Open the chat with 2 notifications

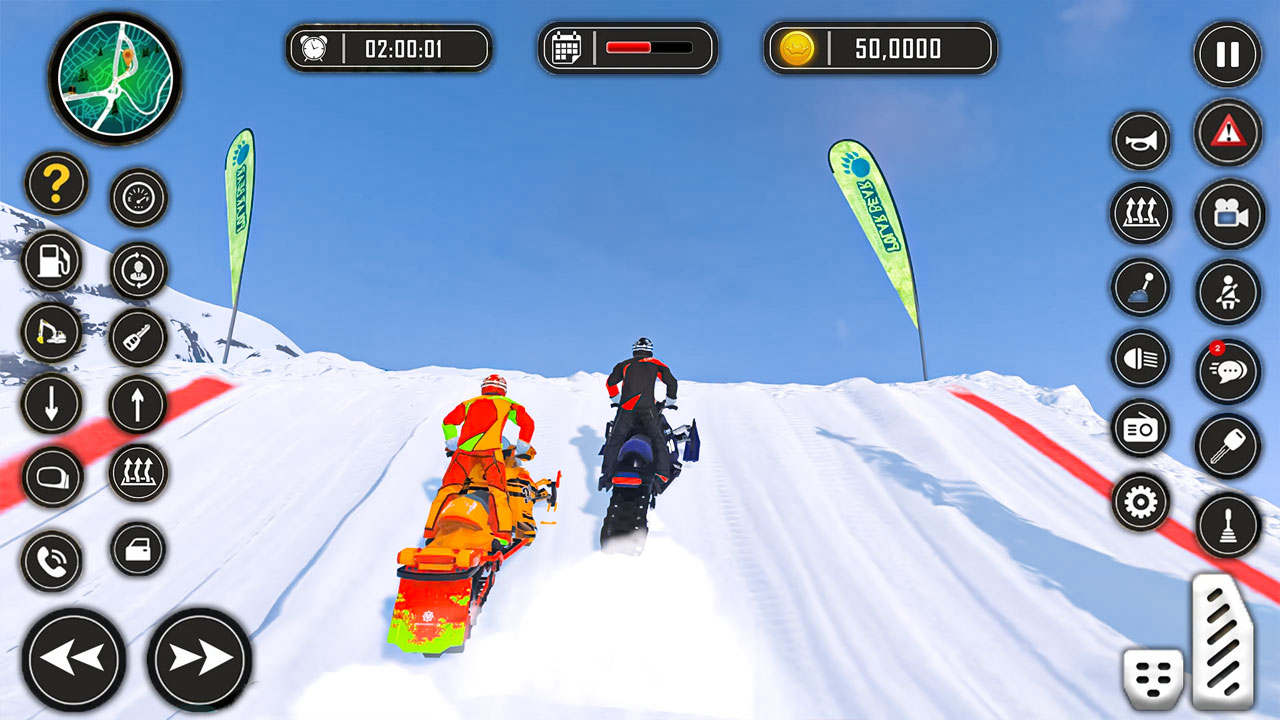coord(1228,371)
